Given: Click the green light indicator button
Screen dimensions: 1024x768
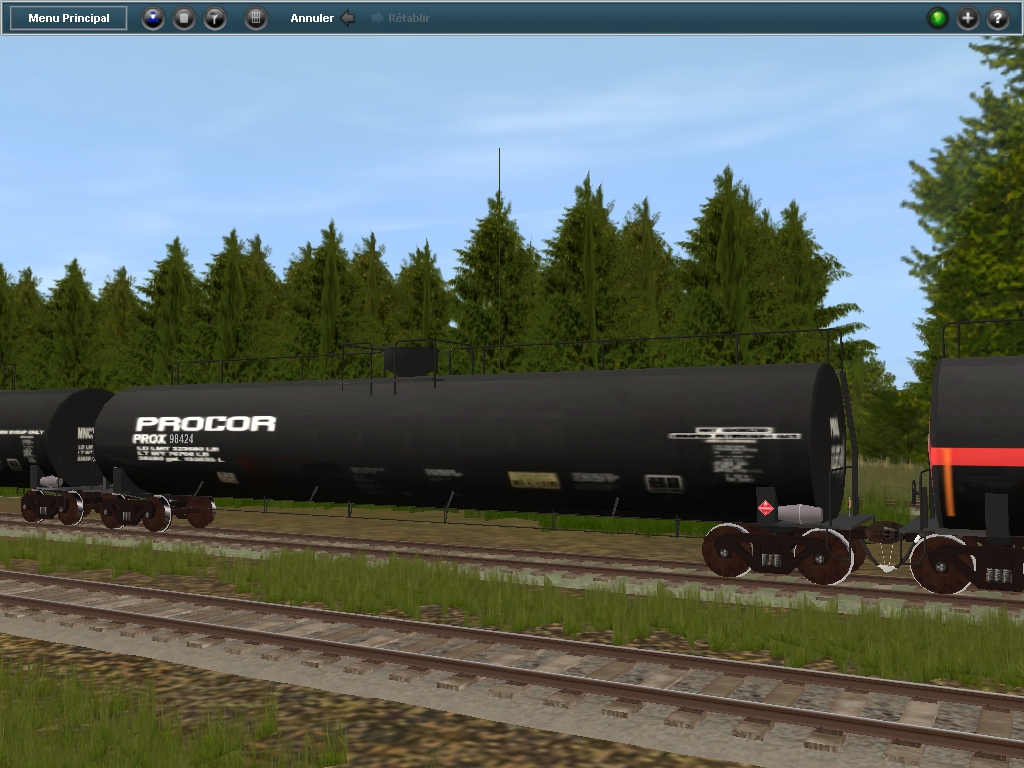Looking at the screenshot, I should (937, 18).
